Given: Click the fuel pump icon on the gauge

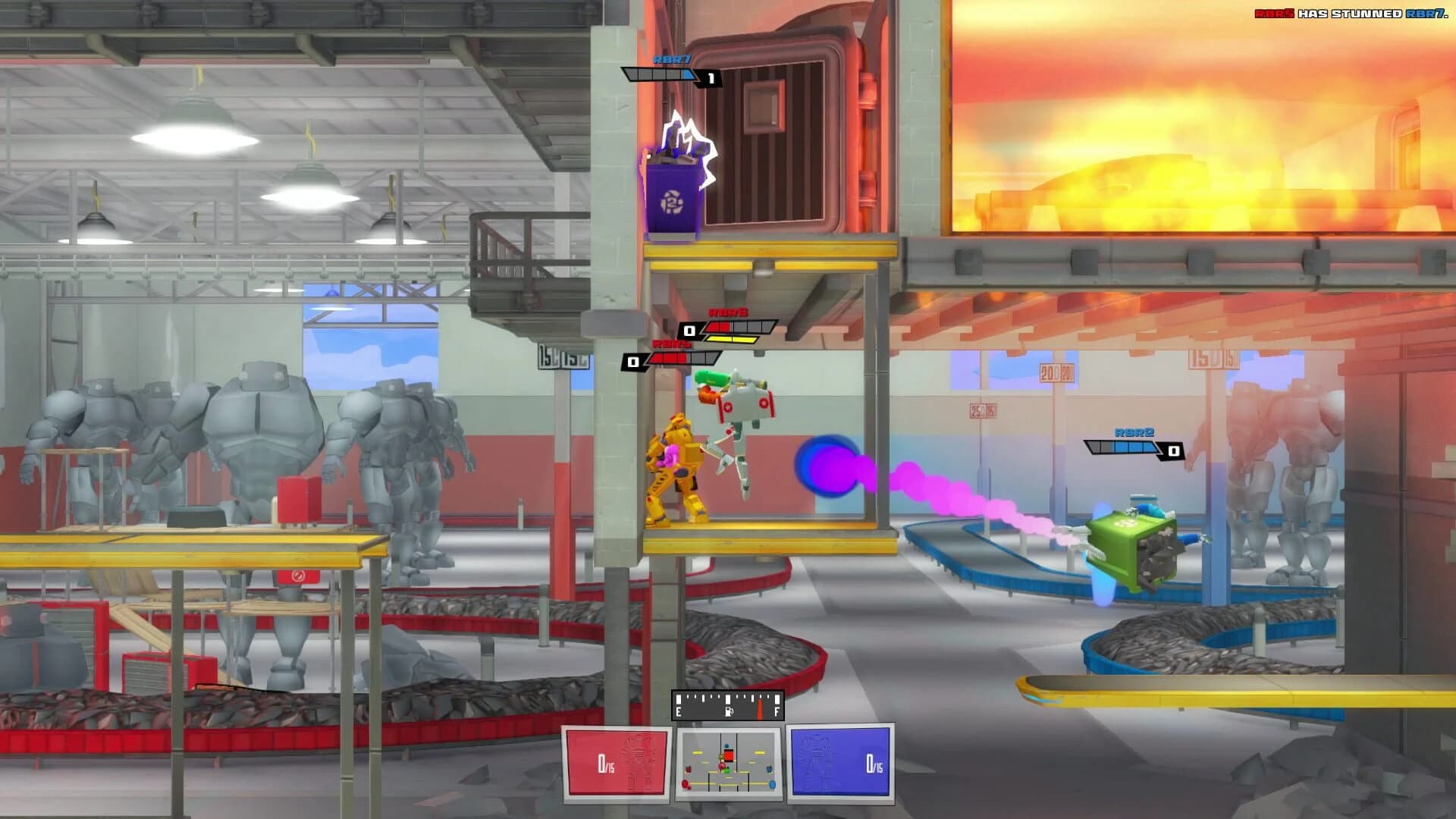Looking at the screenshot, I should [x=729, y=711].
